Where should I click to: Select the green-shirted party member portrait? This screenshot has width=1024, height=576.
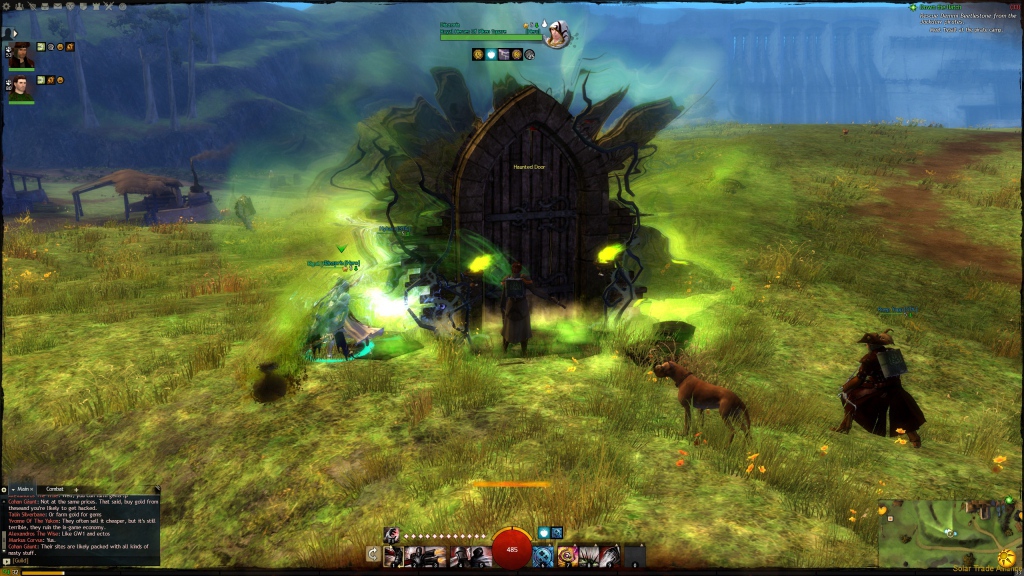[x=21, y=88]
